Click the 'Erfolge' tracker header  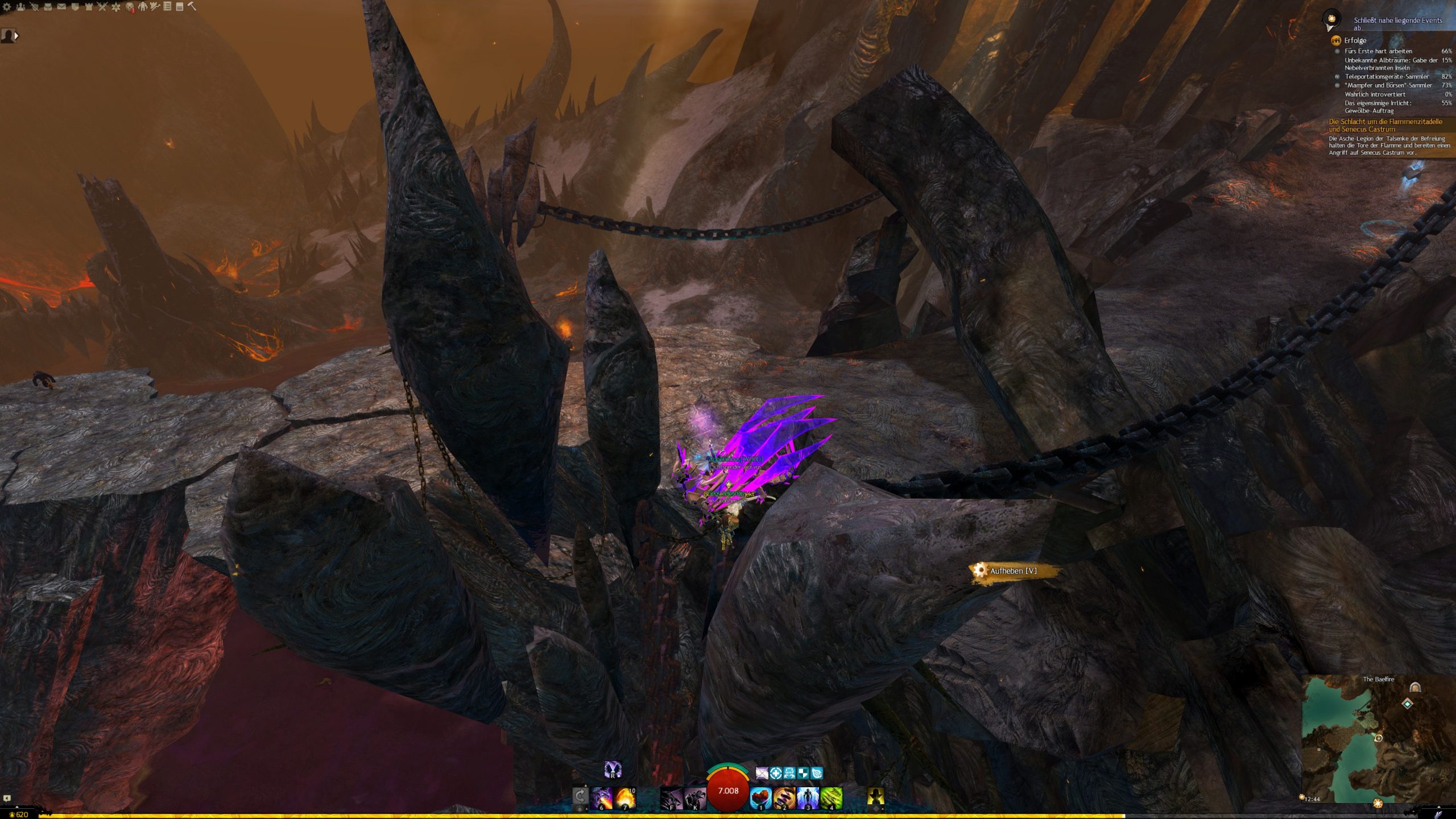(x=1355, y=40)
